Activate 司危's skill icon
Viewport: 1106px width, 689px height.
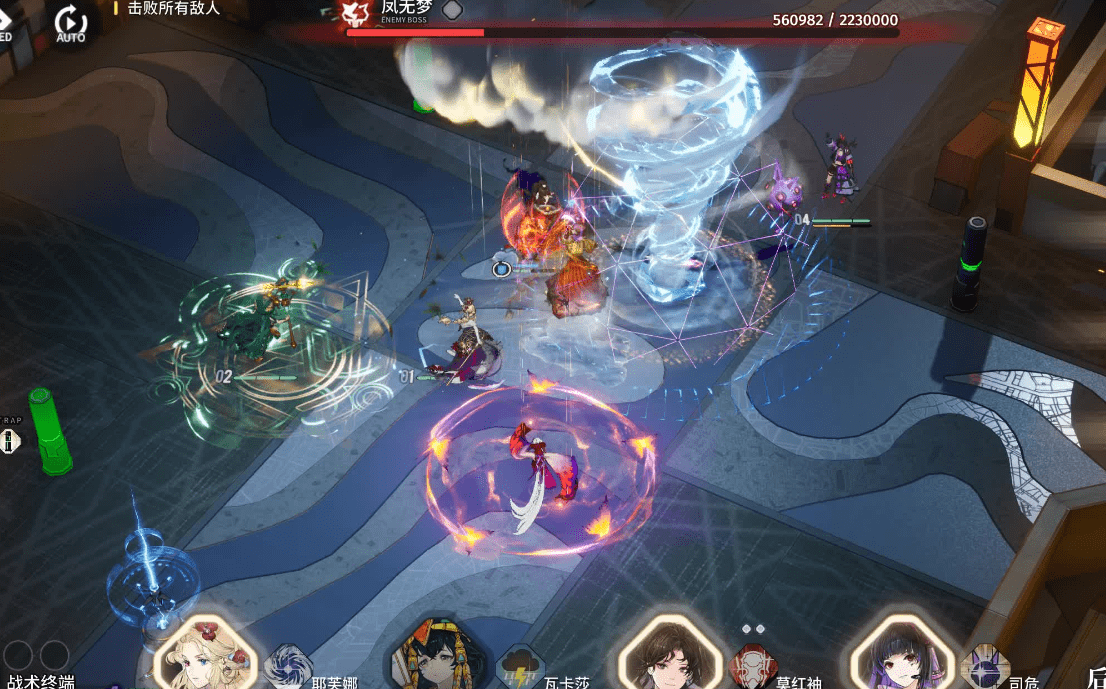coord(984,667)
